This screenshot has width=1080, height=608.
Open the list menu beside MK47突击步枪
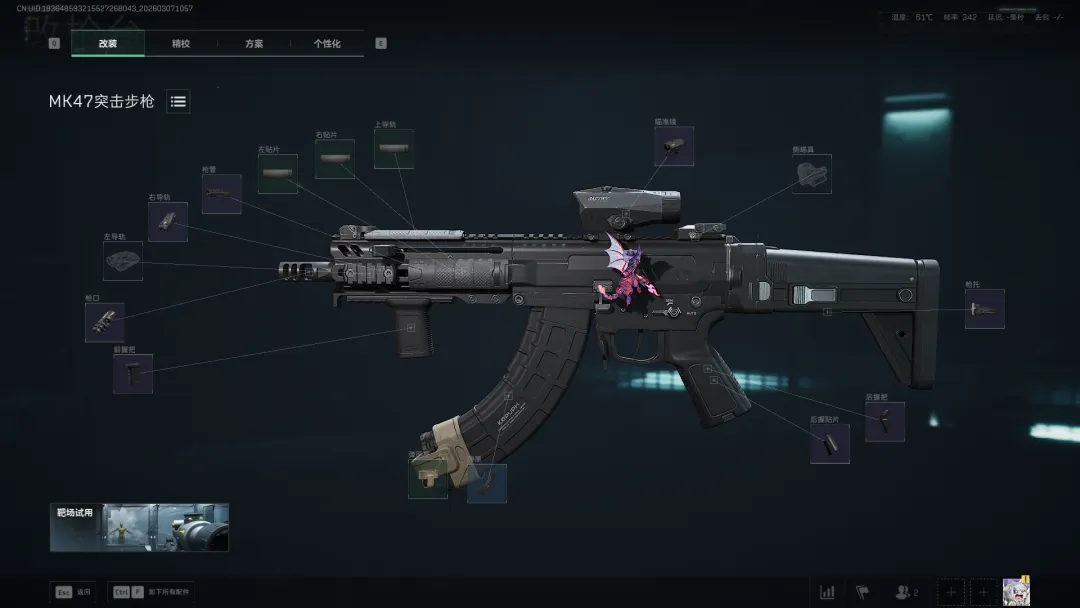[x=178, y=101]
